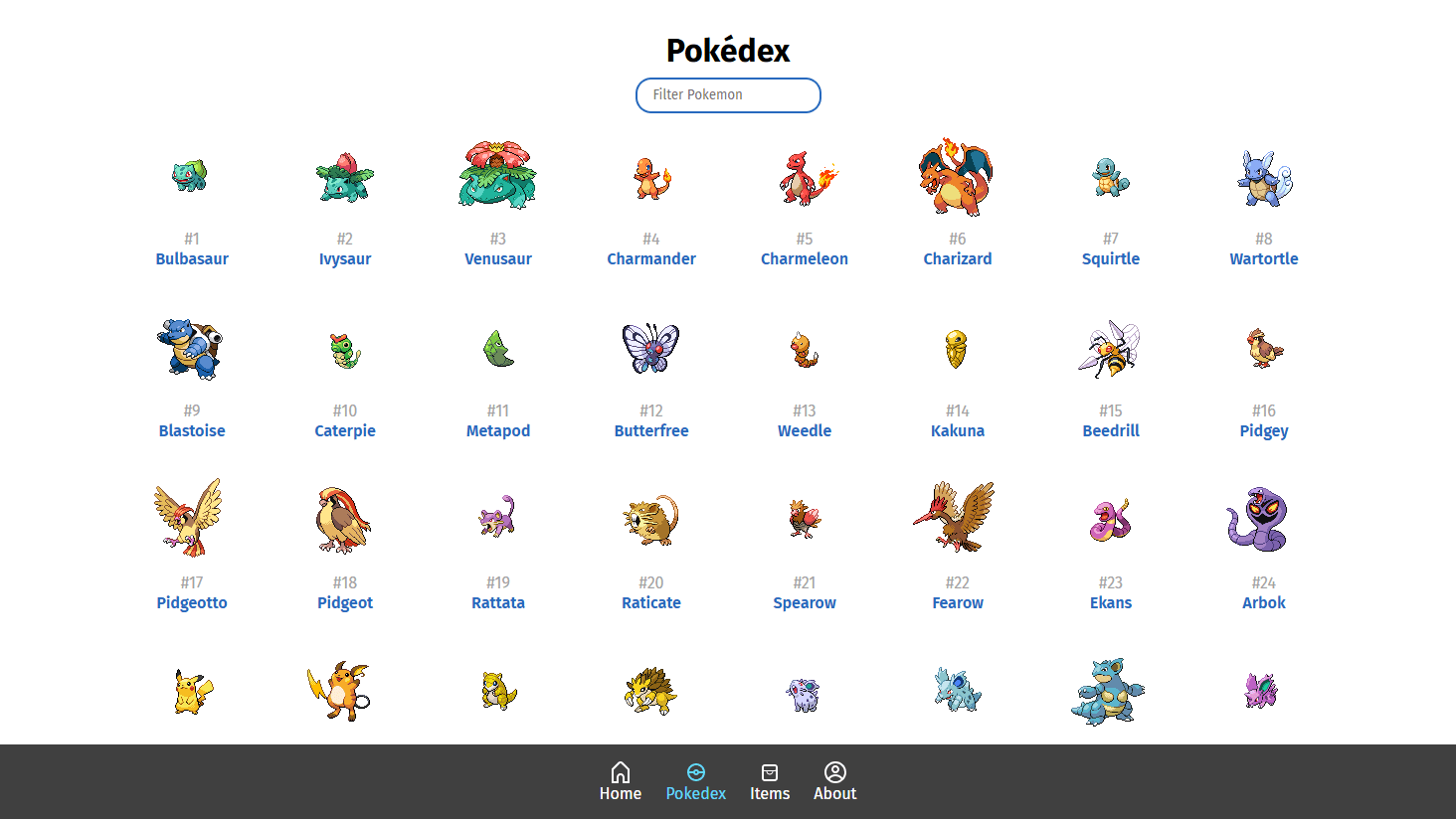Select the Nidoqueen sprite

(1108, 690)
